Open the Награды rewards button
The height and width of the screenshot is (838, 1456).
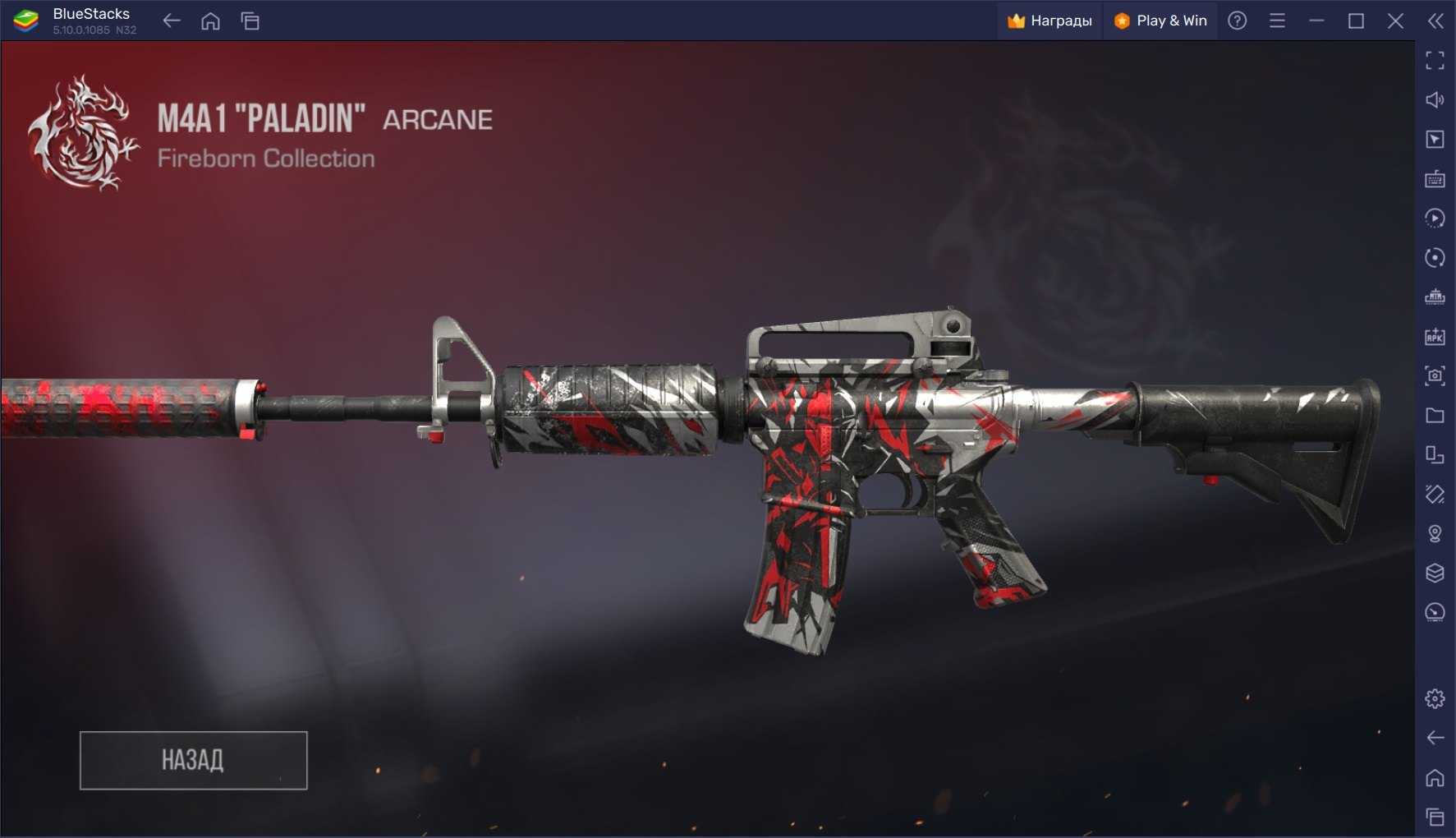click(1050, 21)
